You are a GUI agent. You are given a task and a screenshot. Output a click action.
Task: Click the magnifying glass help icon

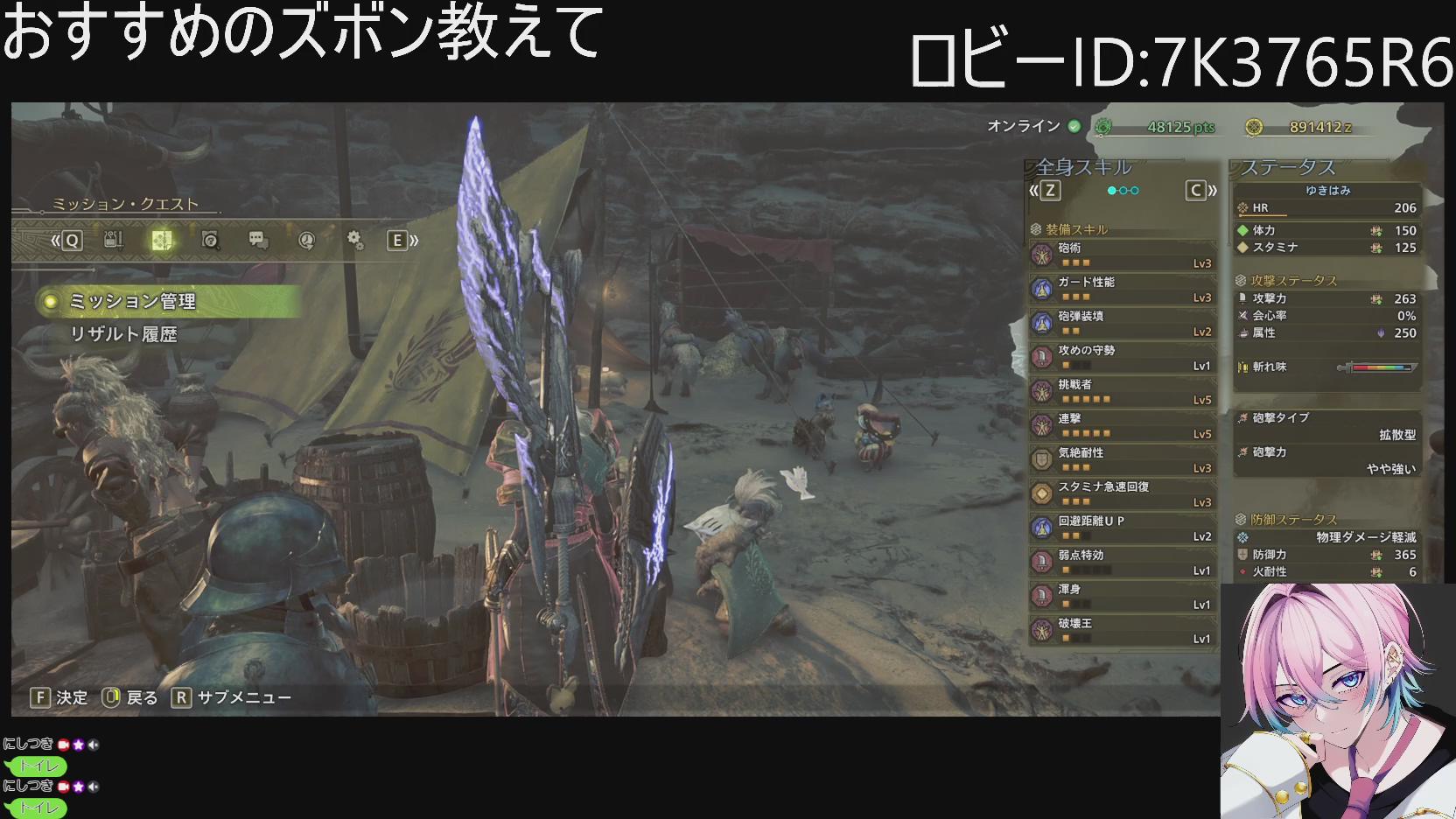click(x=209, y=241)
